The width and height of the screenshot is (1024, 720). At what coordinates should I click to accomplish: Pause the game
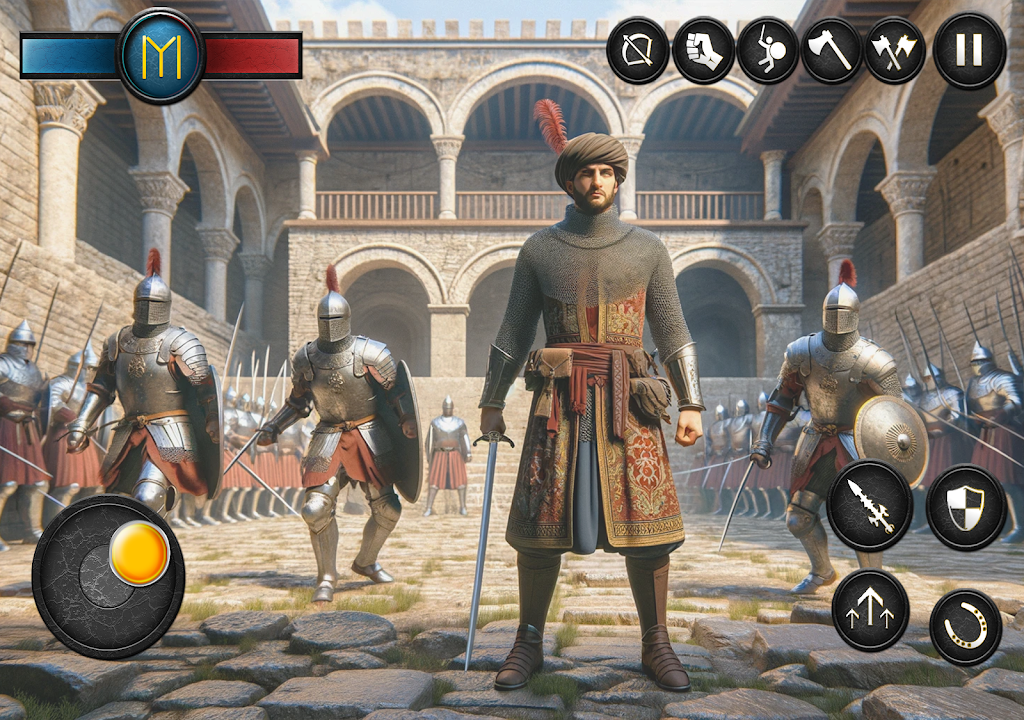coord(969,50)
